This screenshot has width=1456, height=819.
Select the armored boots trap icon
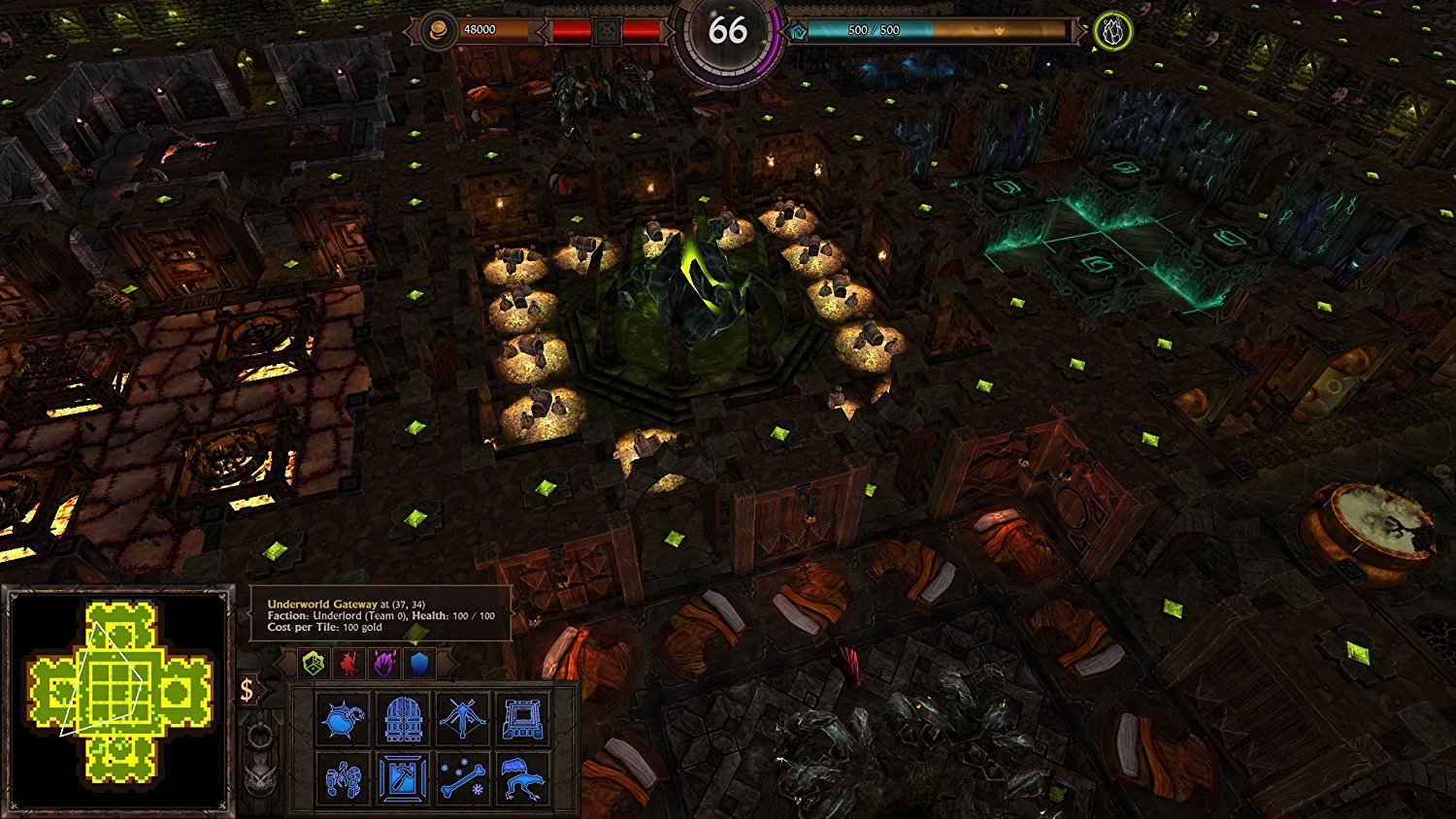pyautogui.click(x=342, y=778)
